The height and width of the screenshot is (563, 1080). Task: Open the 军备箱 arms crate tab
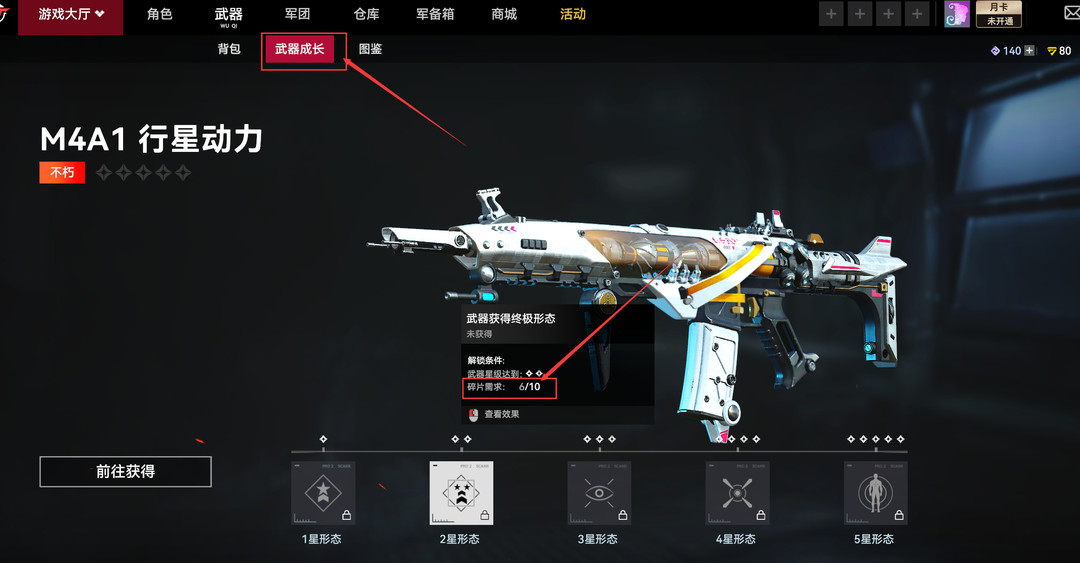pyautogui.click(x=436, y=15)
